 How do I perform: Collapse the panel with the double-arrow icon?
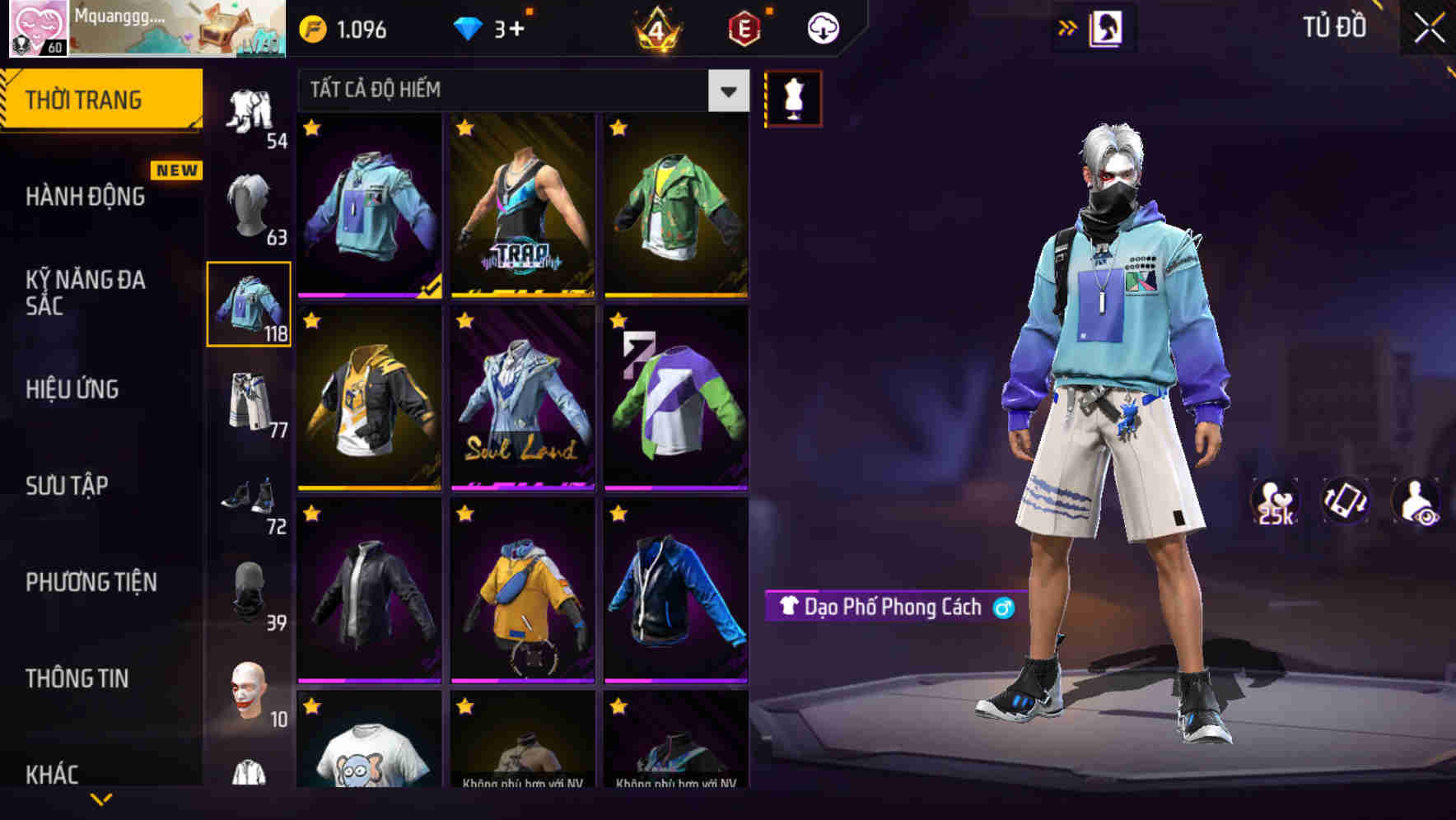tap(1068, 26)
